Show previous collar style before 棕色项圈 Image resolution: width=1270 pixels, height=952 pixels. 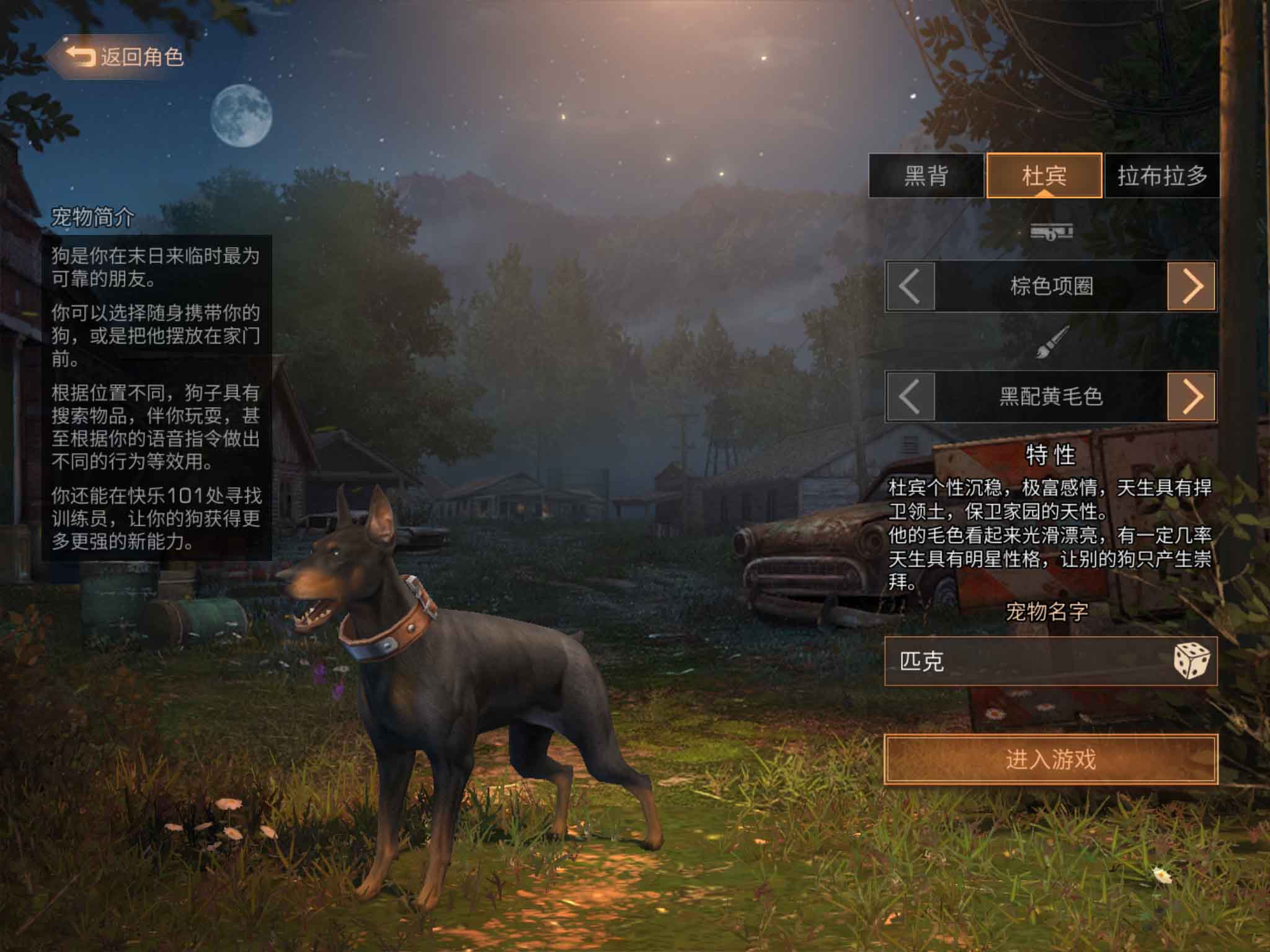tap(910, 286)
